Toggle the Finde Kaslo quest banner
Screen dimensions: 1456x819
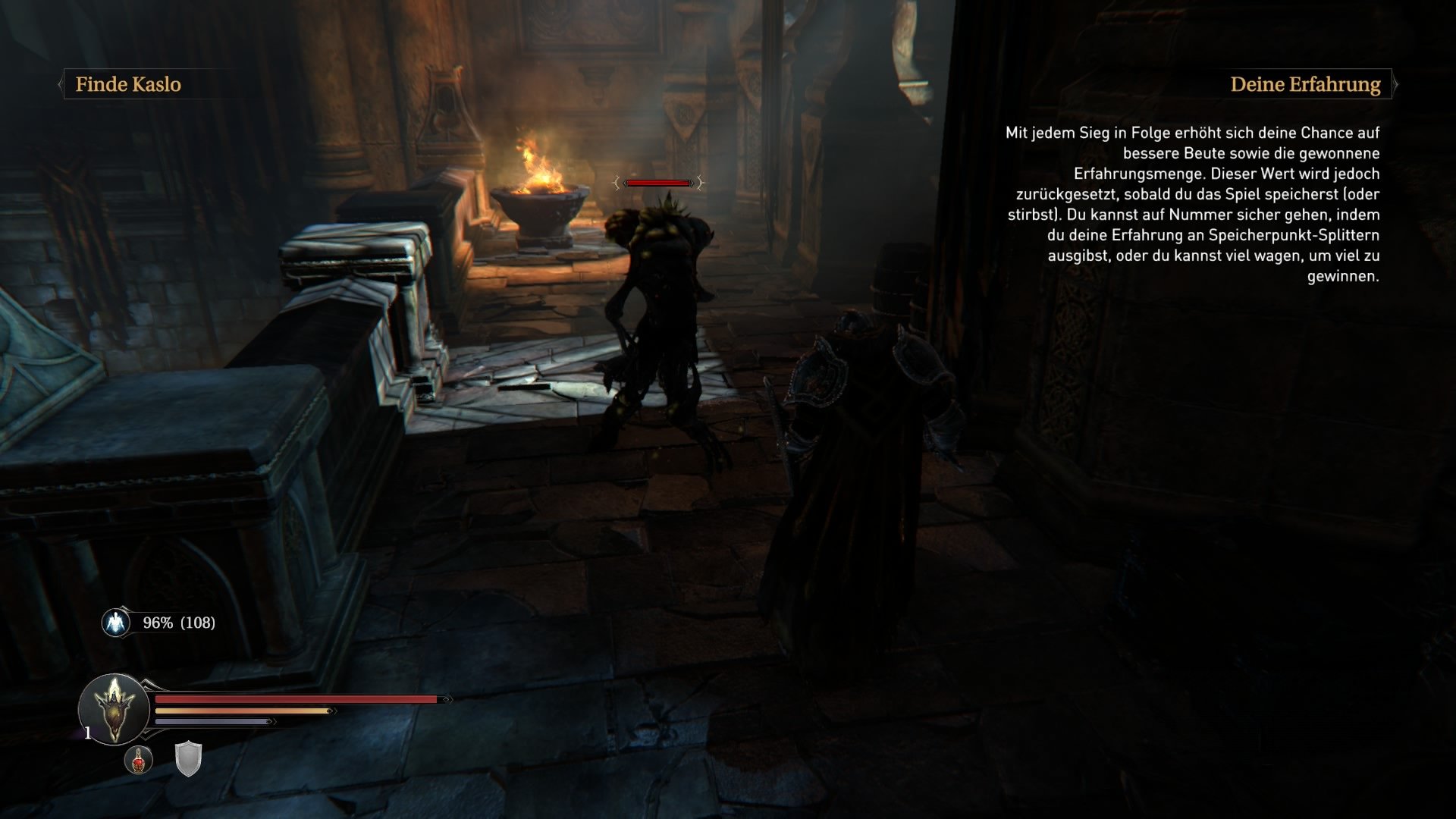pos(127,84)
